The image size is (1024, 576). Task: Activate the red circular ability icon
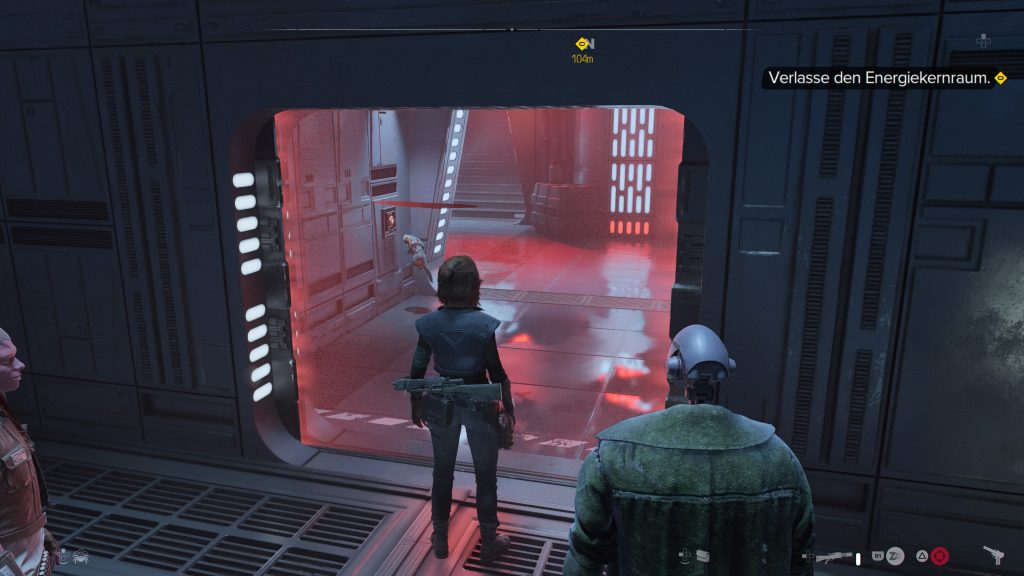[x=939, y=556]
